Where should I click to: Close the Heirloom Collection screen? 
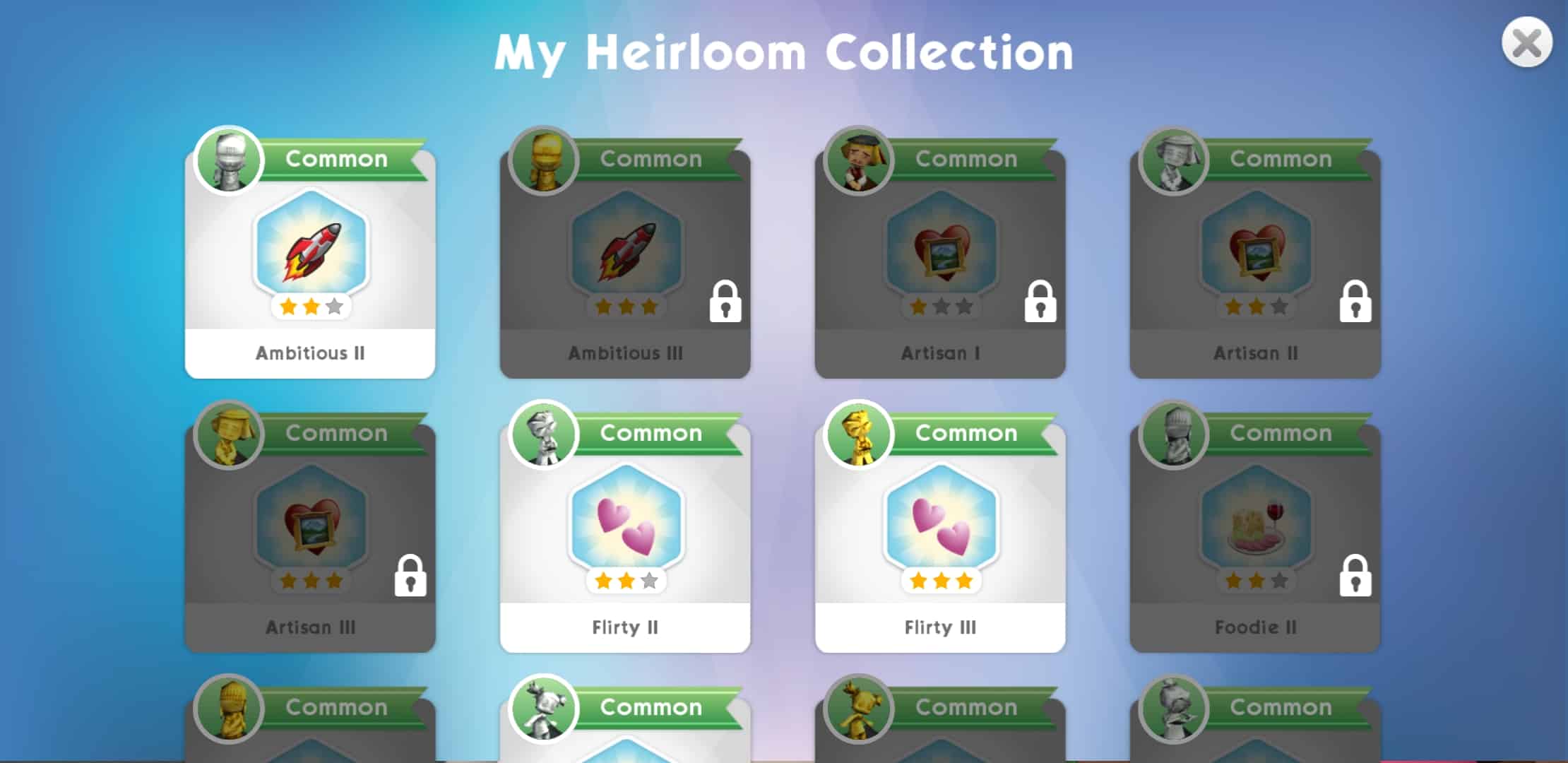1526,43
